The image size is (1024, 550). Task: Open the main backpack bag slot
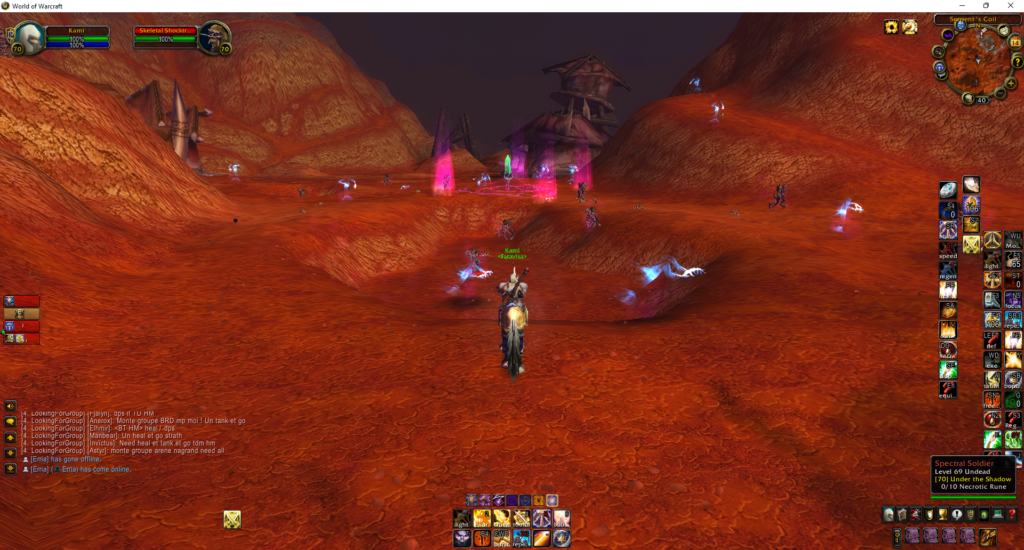click(987, 536)
